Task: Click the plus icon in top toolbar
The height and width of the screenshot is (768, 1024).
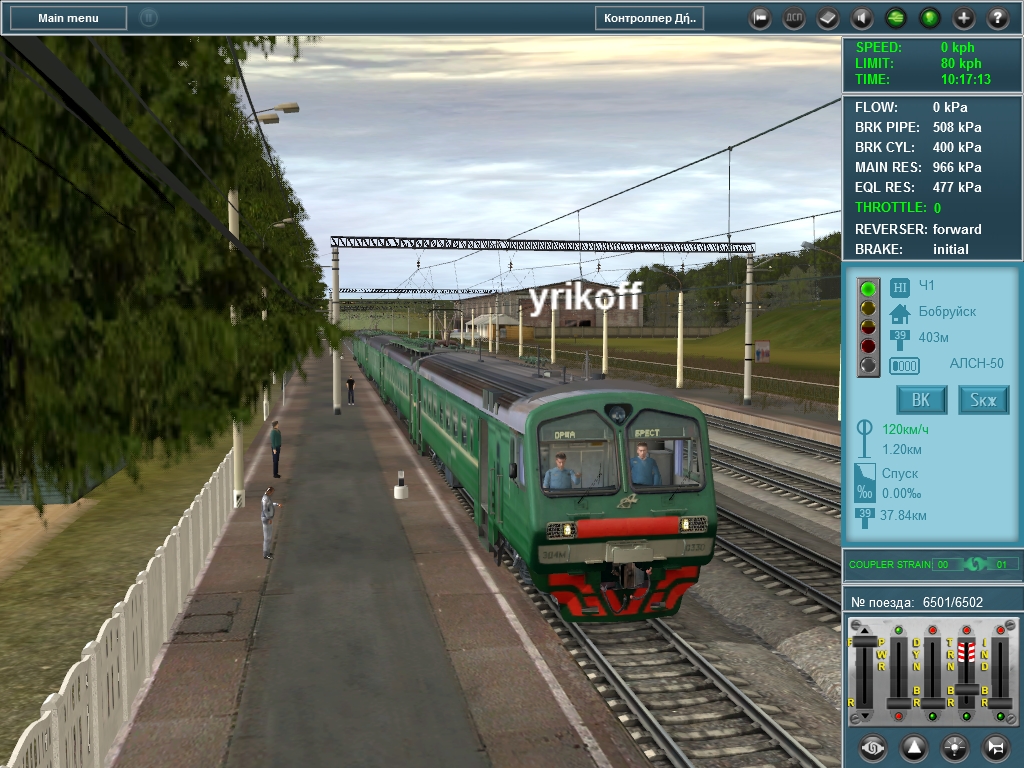Action: (964, 18)
